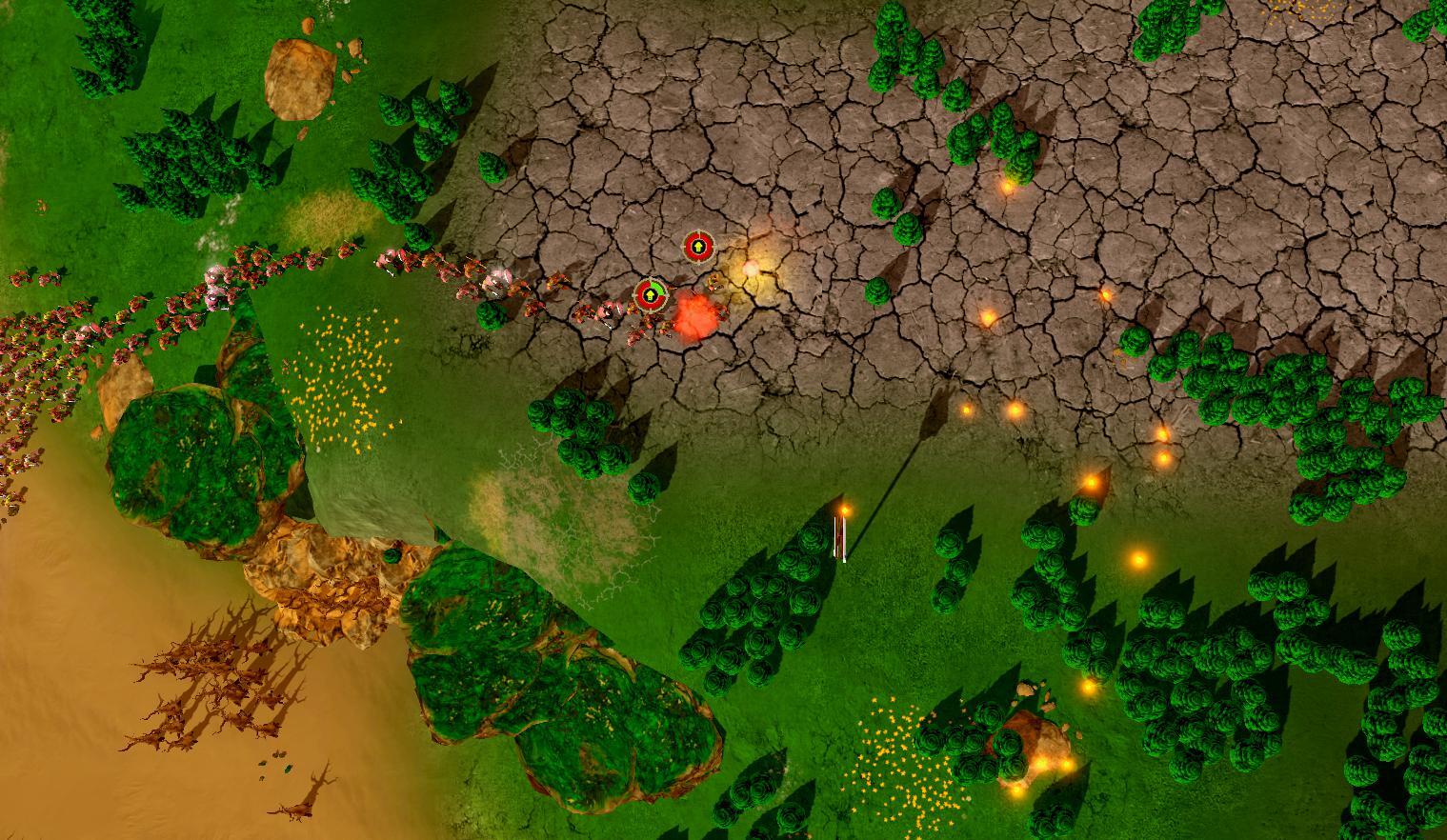Select the upgrade-arrow marker with the green ring segment

point(651,295)
